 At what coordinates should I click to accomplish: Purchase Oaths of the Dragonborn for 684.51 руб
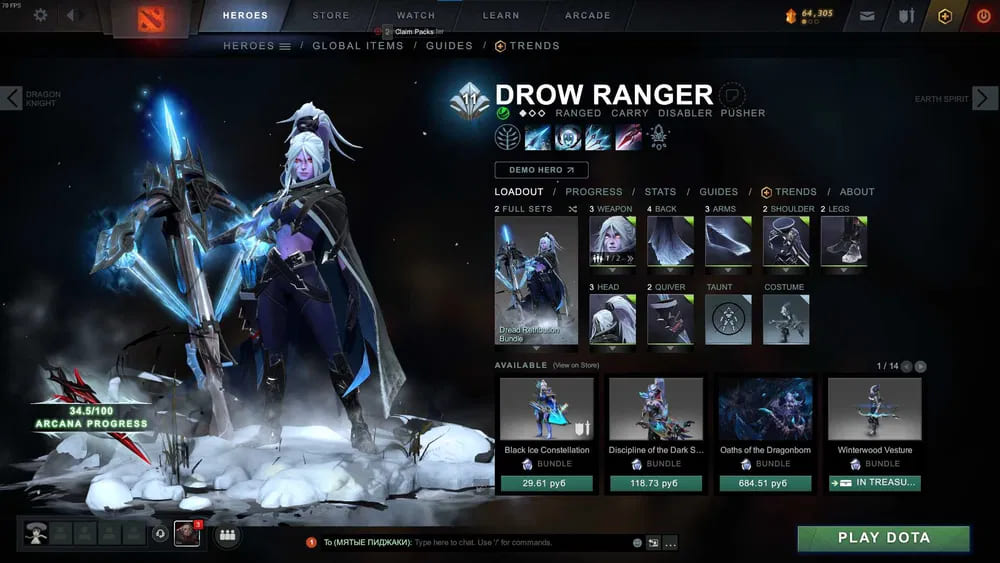pyautogui.click(x=765, y=483)
